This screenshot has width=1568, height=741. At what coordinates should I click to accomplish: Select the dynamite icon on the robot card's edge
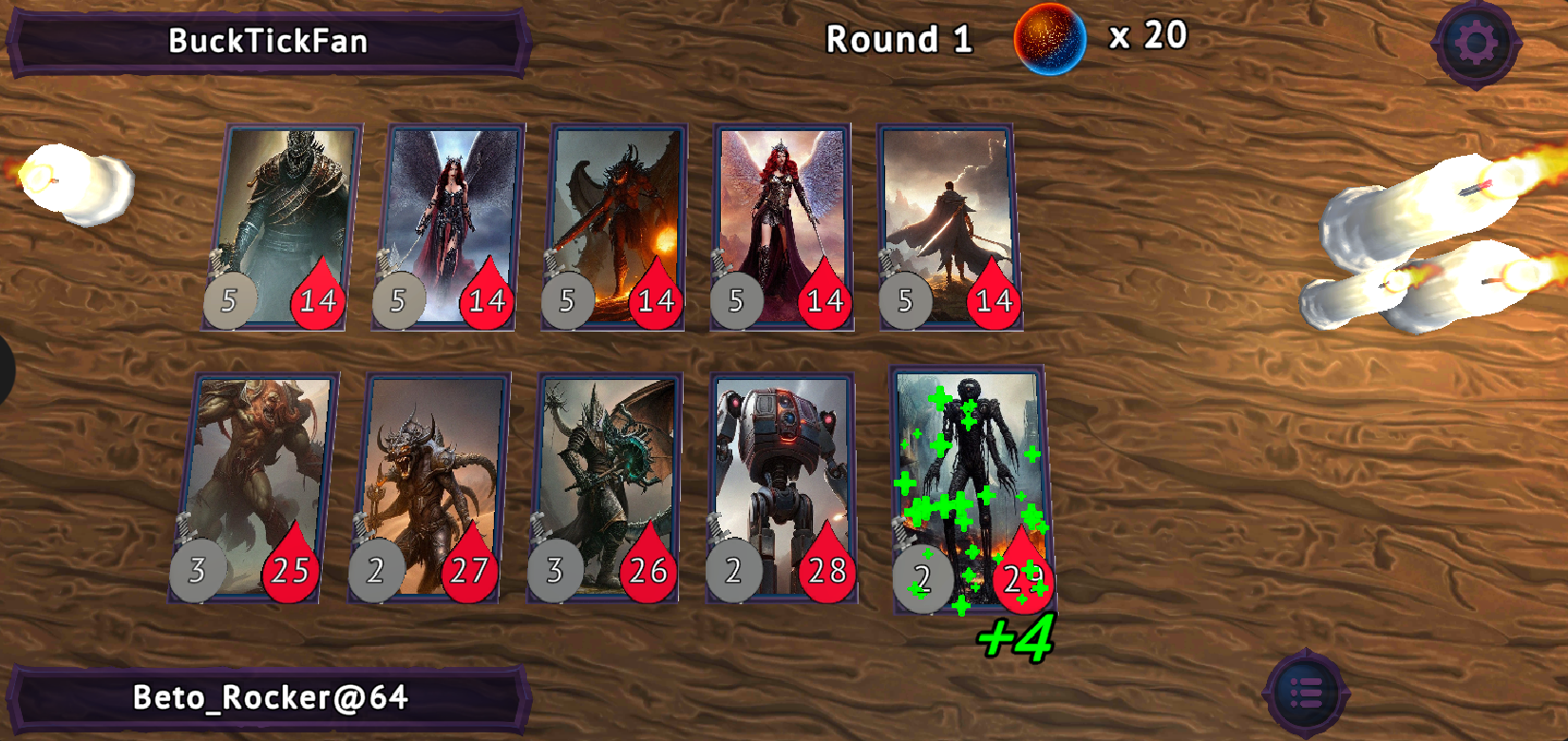pos(715,525)
